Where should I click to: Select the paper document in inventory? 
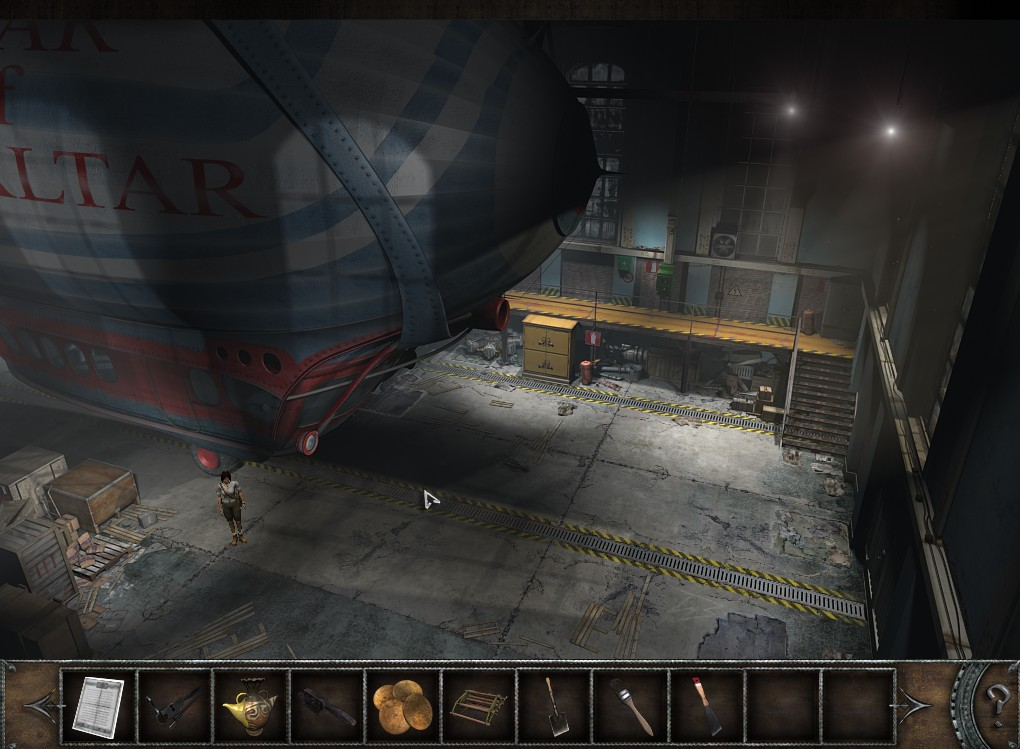coord(98,704)
